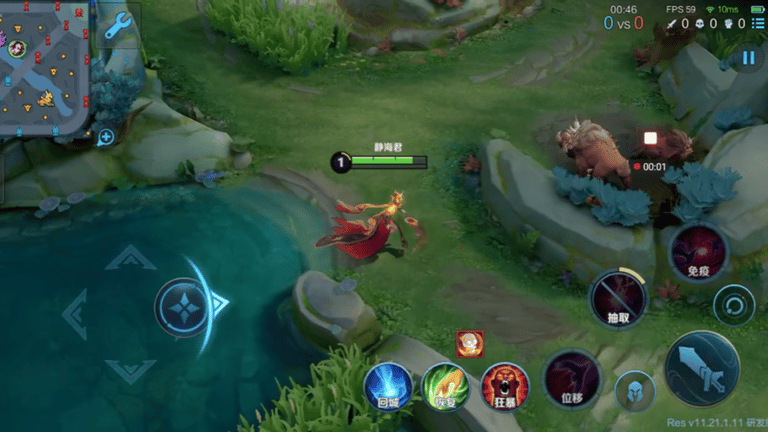This screenshot has height=432, width=768.
Task: Open the scoreboard list icon
Action: coord(758,23)
